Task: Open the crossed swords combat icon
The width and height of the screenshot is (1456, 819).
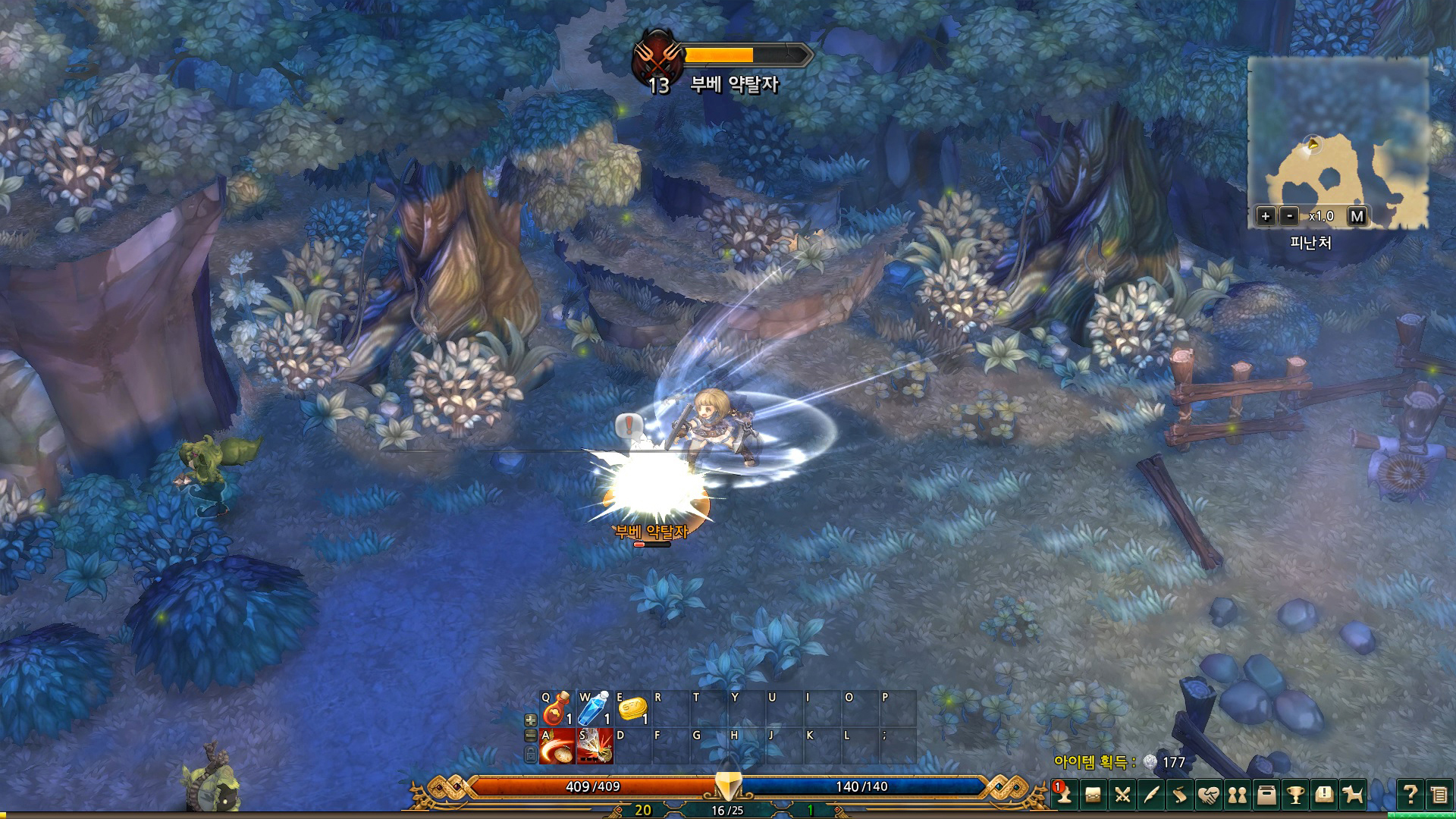Action: [1122, 795]
